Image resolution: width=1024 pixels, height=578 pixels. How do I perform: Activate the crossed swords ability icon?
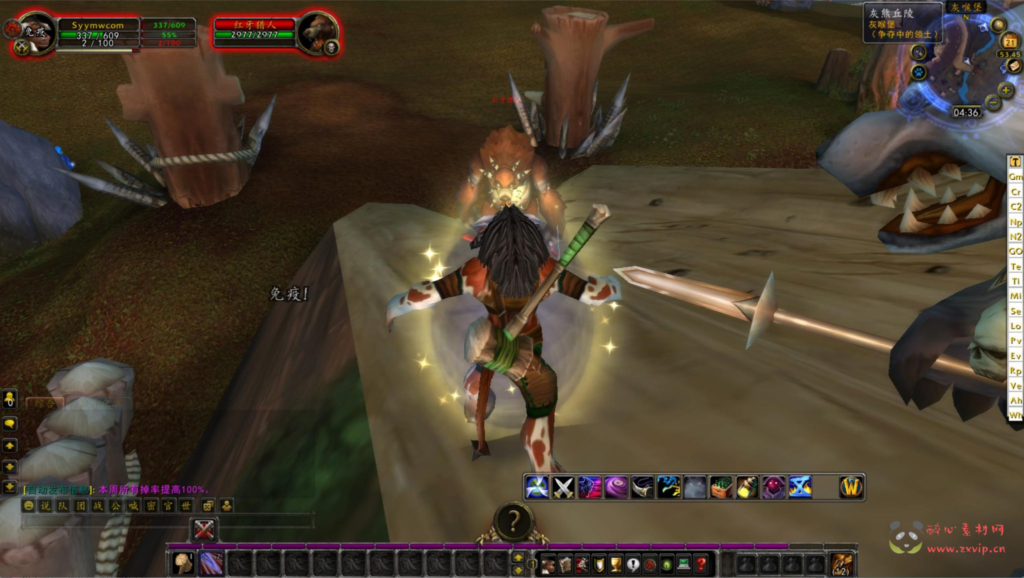click(x=563, y=487)
